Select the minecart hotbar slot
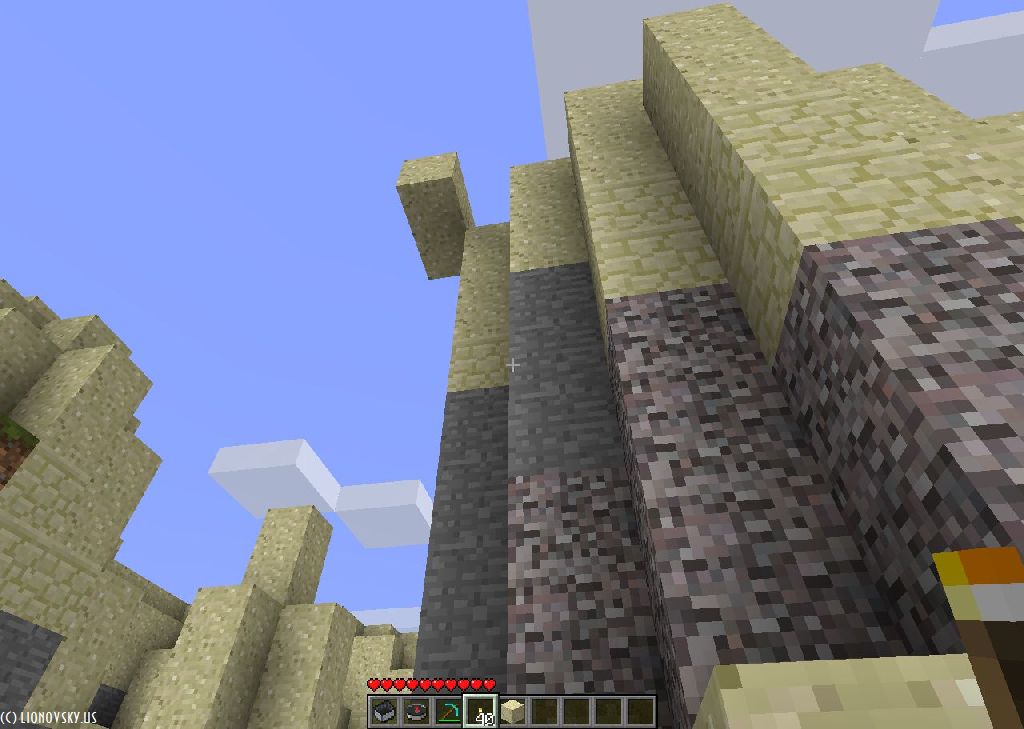Viewport: 1024px width, 729px height. 384,711
